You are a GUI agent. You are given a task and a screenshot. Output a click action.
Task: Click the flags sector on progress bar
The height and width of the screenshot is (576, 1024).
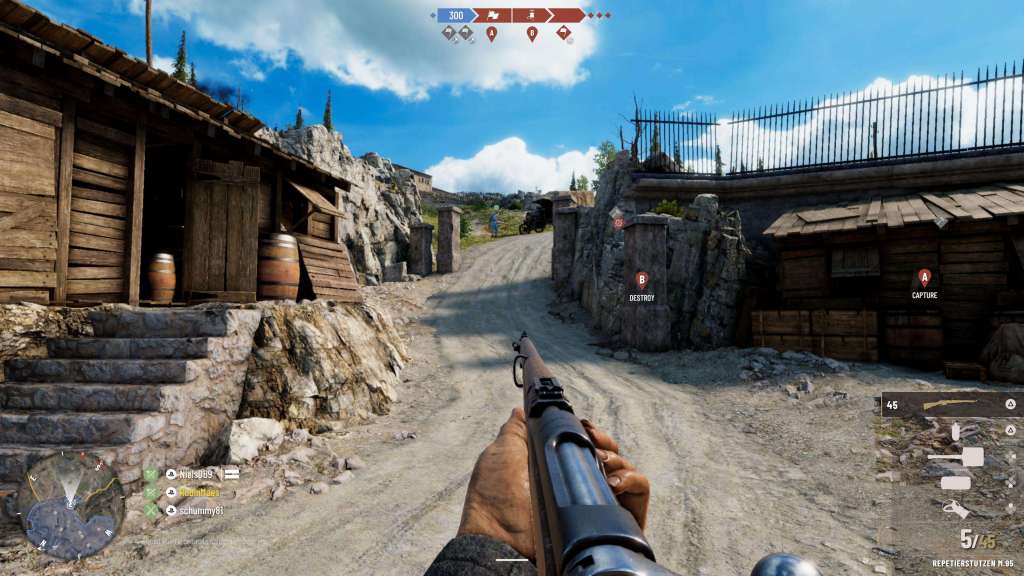coord(492,15)
